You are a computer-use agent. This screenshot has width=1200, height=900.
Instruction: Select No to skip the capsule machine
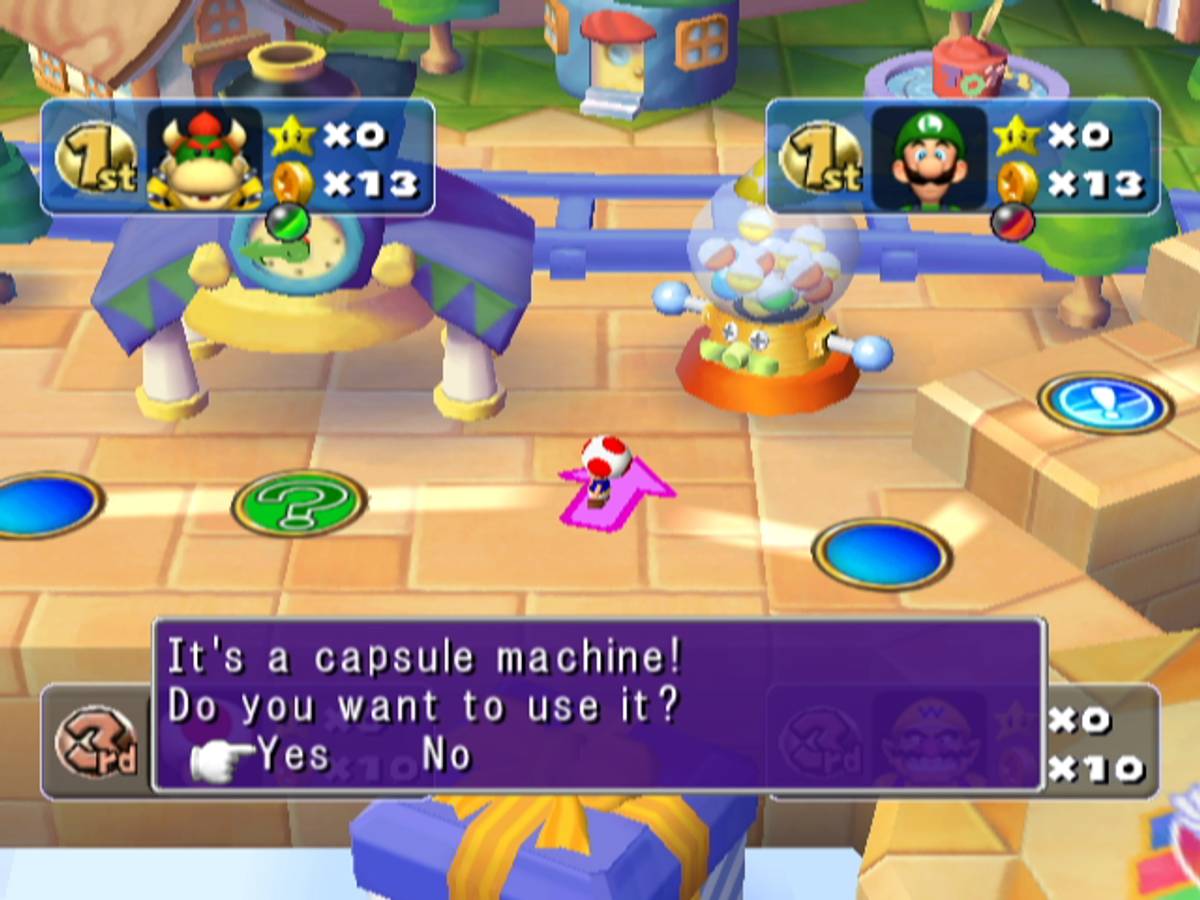tap(445, 755)
